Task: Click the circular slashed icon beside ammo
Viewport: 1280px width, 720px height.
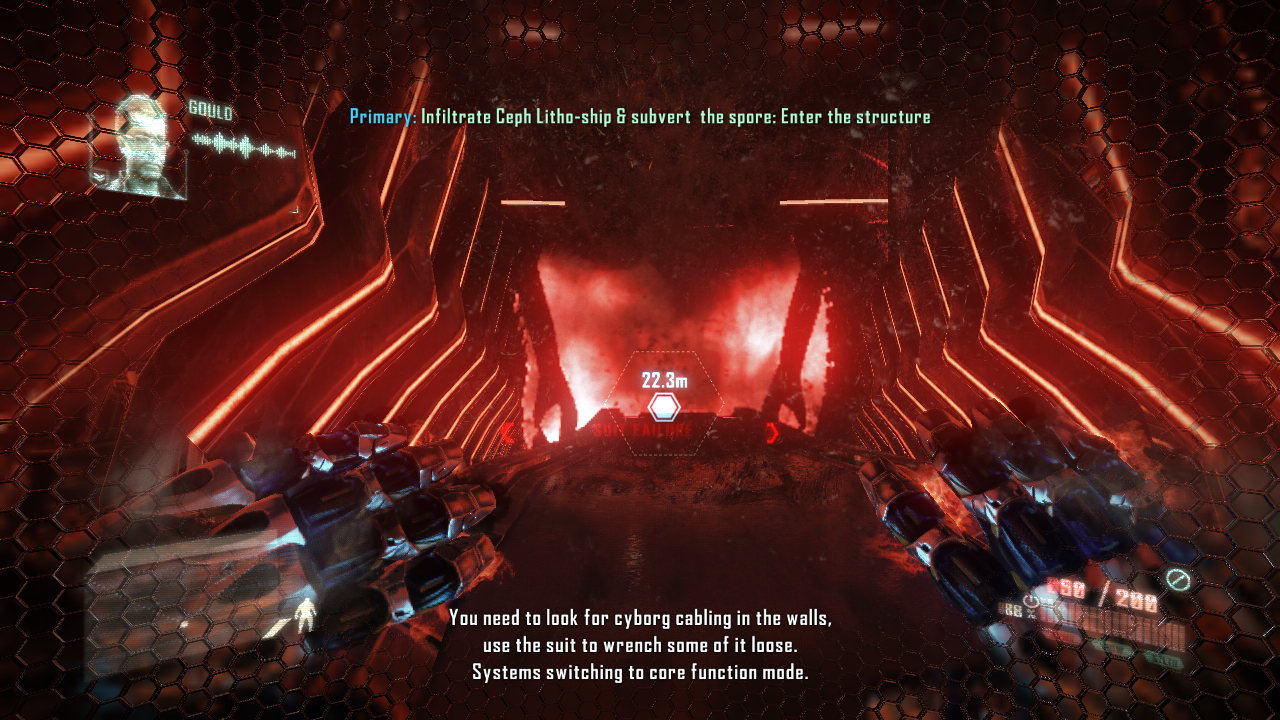Action: pos(1176,579)
